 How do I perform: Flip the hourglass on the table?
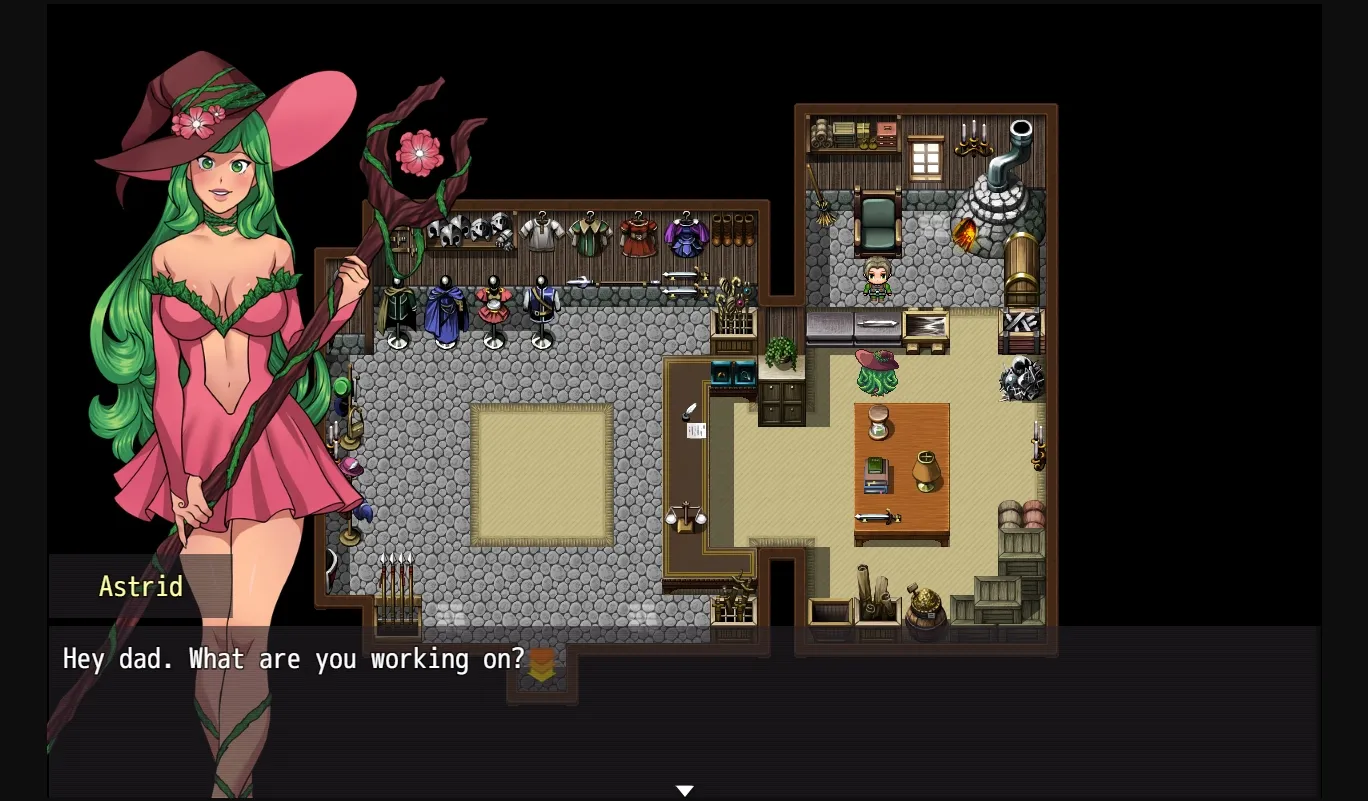coord(880,423)
